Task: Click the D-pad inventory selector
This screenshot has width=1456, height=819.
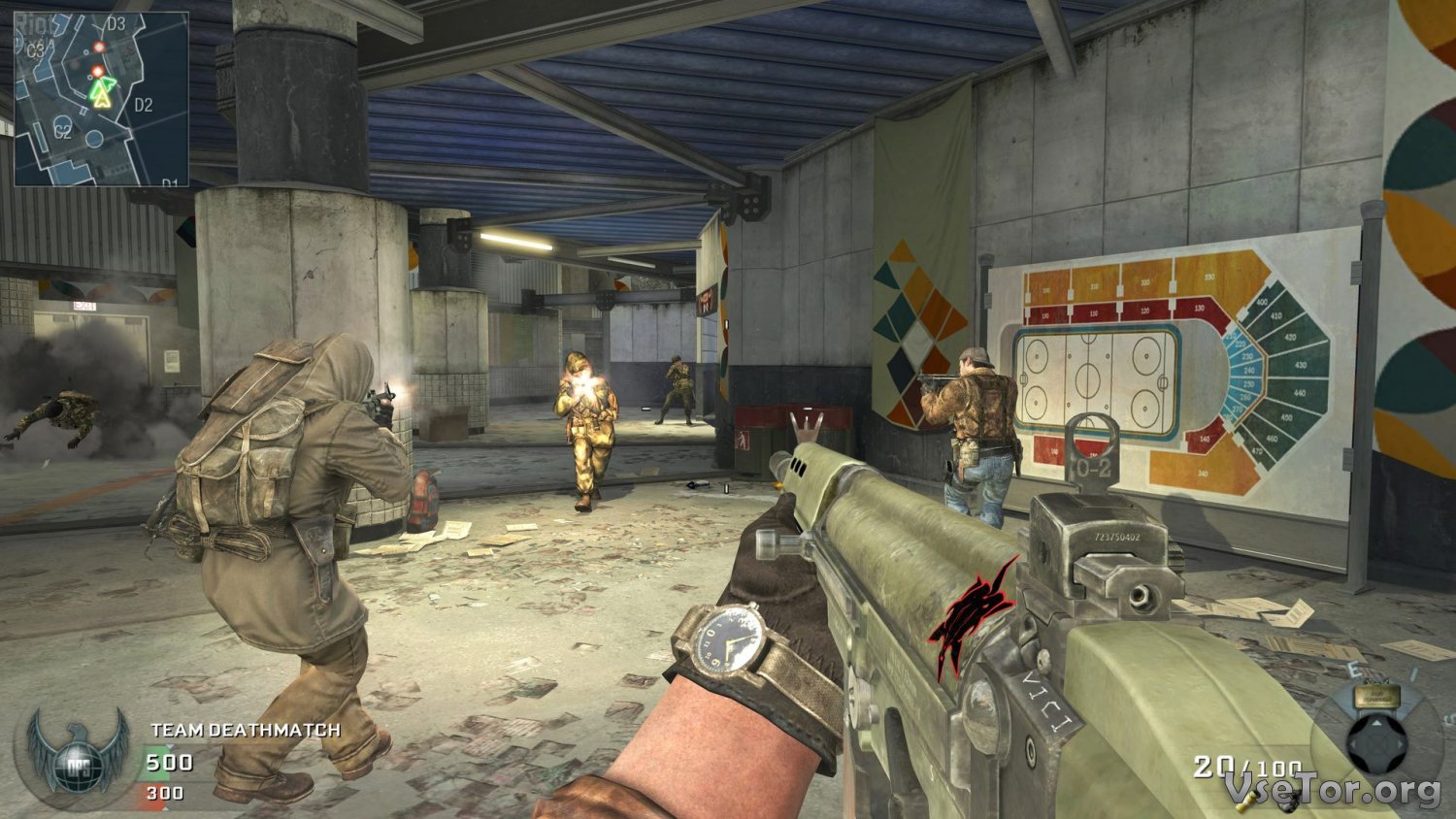Action: point(1377,744)
